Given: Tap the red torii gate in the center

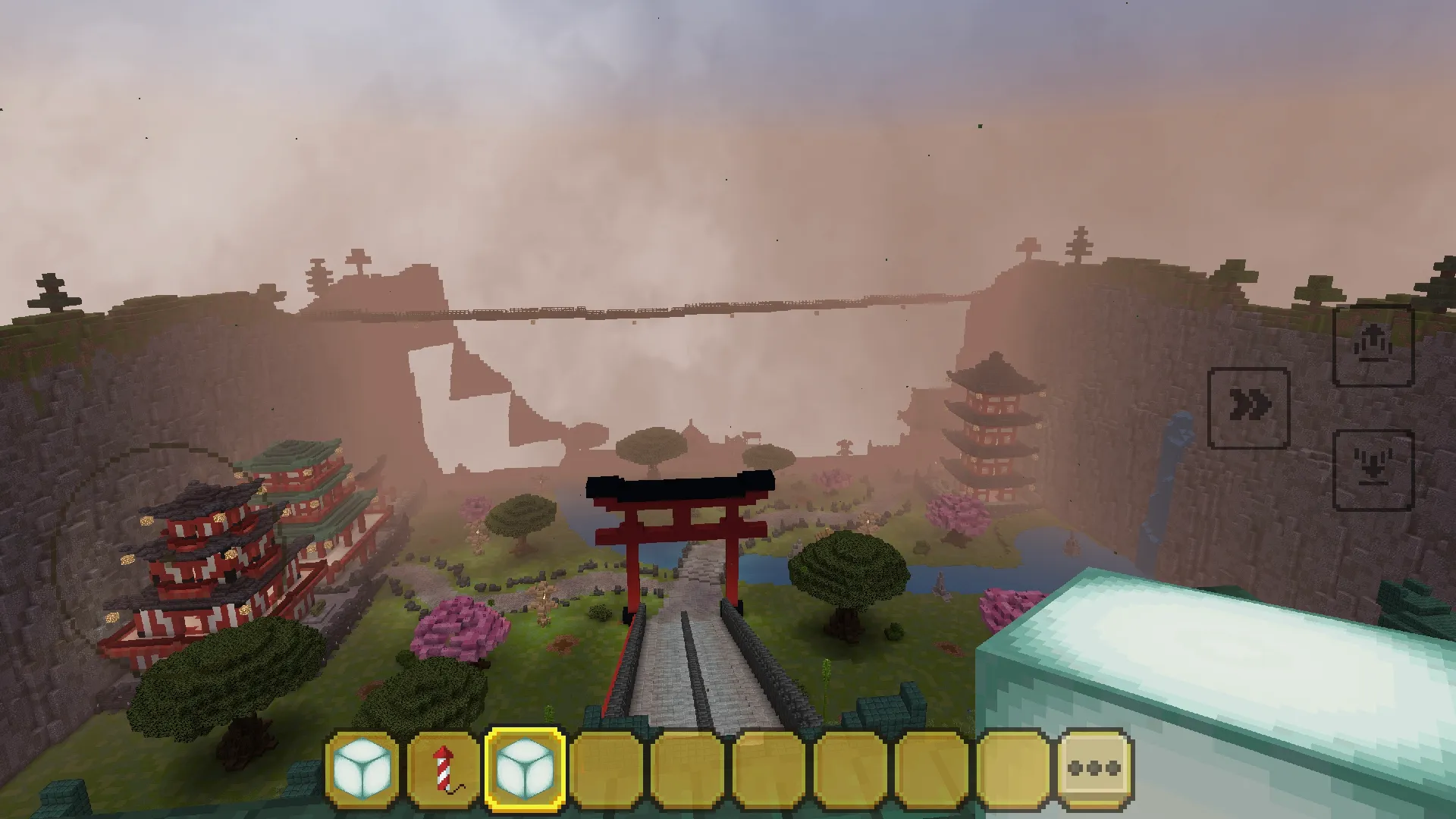Looking at the screenshot, I should click(681, 523).
